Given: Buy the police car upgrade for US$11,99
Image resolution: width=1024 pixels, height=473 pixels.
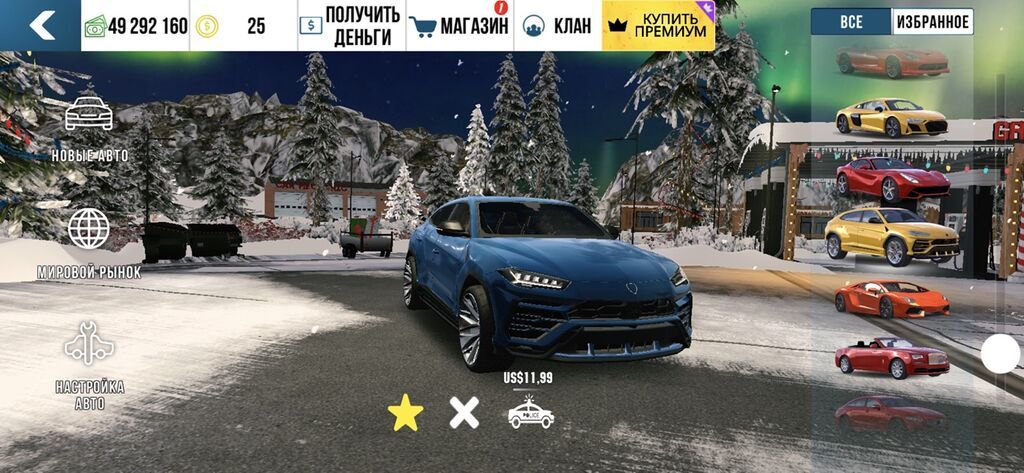Looking at the screenshot, I should point(530,411).
